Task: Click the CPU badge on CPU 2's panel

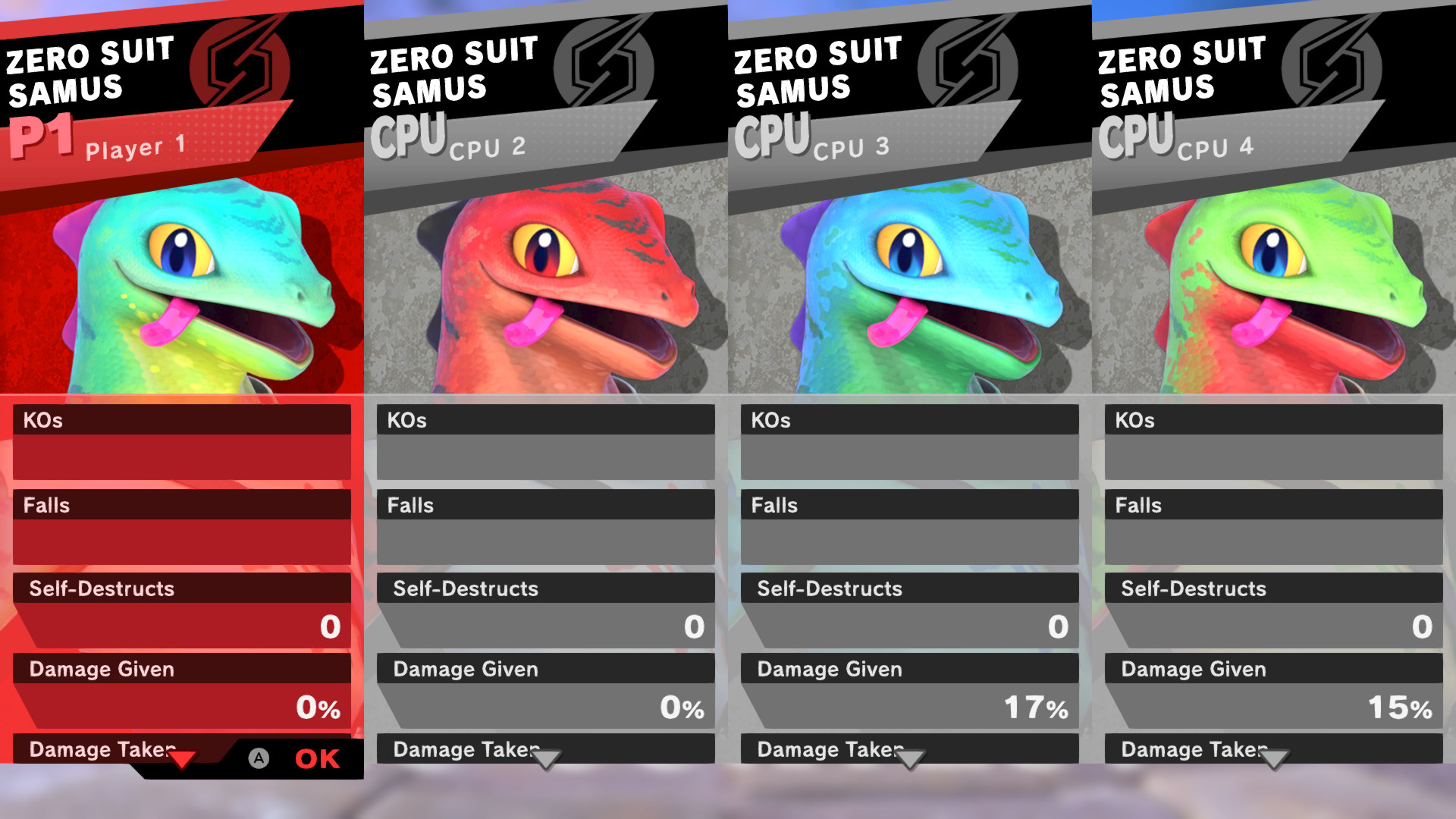Action: pos(409,135)
